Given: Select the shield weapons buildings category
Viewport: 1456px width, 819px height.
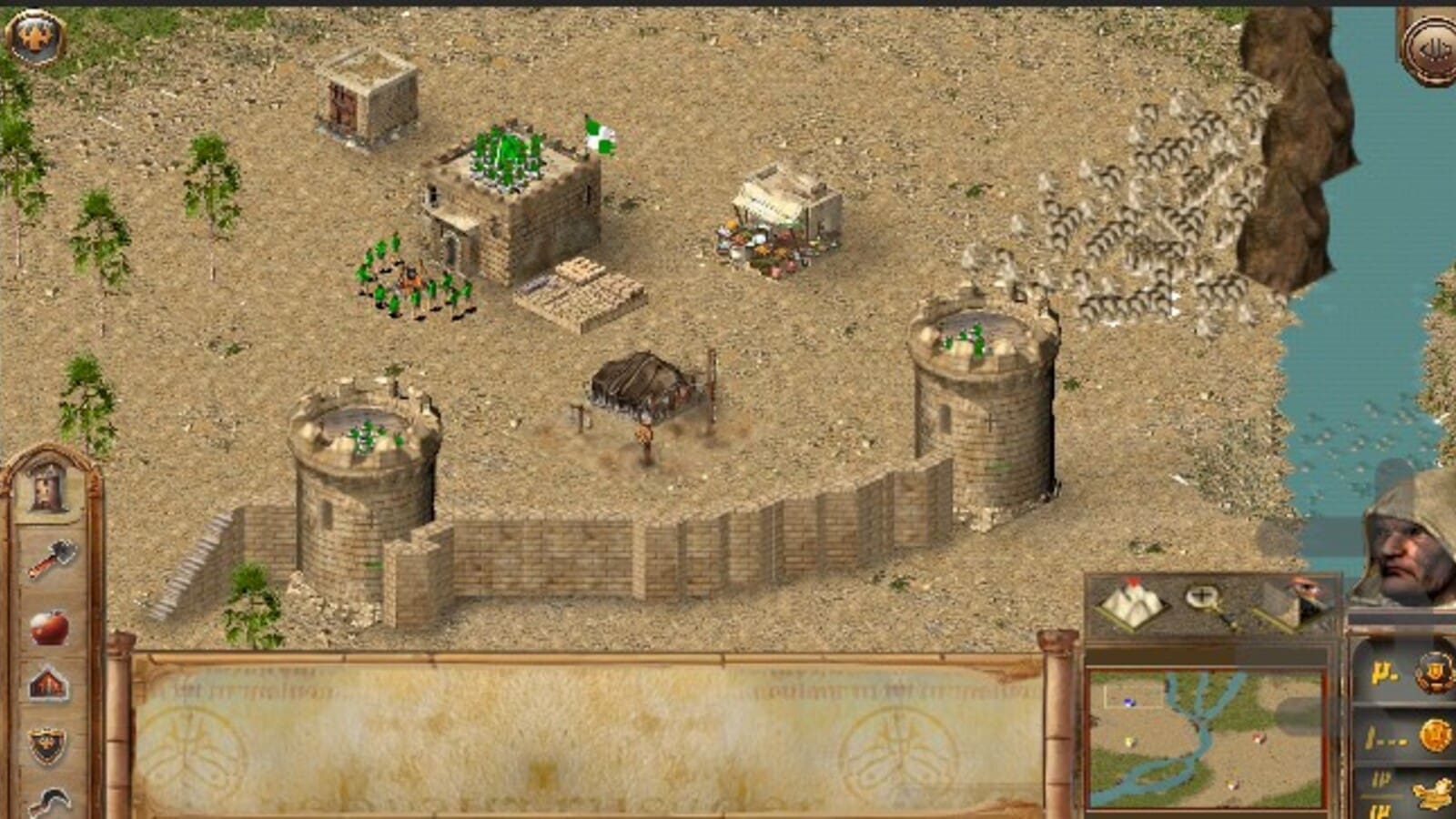Looking at the screenshot, I should pos(48,746).
